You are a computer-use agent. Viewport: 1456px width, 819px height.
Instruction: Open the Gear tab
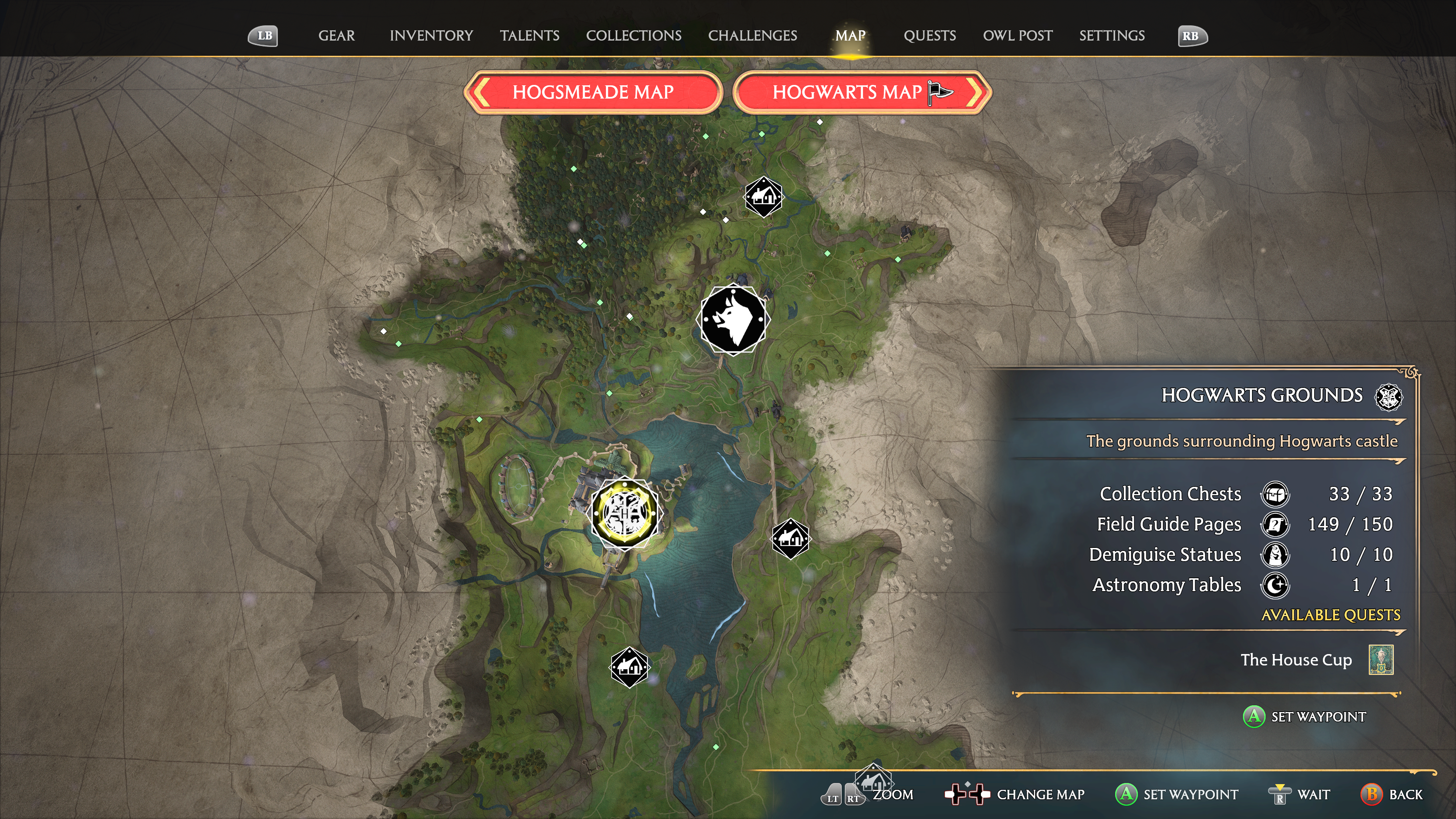[x=336, y=36]
